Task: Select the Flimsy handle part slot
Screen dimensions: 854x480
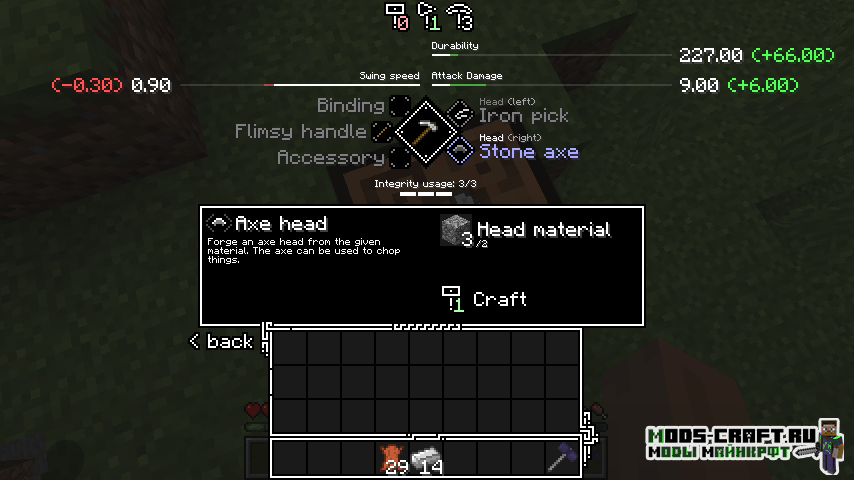Action: pos(383,132)
